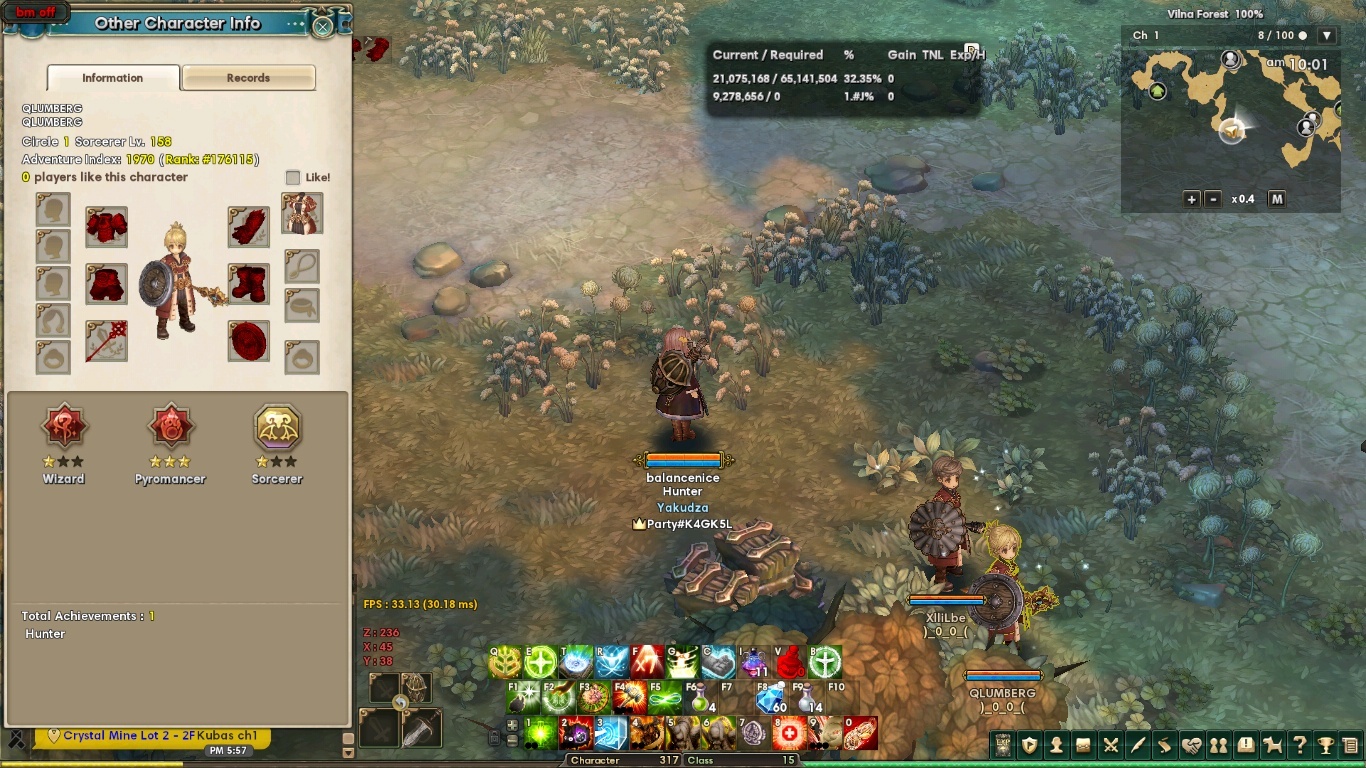Open the full map with M button
Image resolution: width=1366 pixels, height=768 pixels.
pos(1276,199)
